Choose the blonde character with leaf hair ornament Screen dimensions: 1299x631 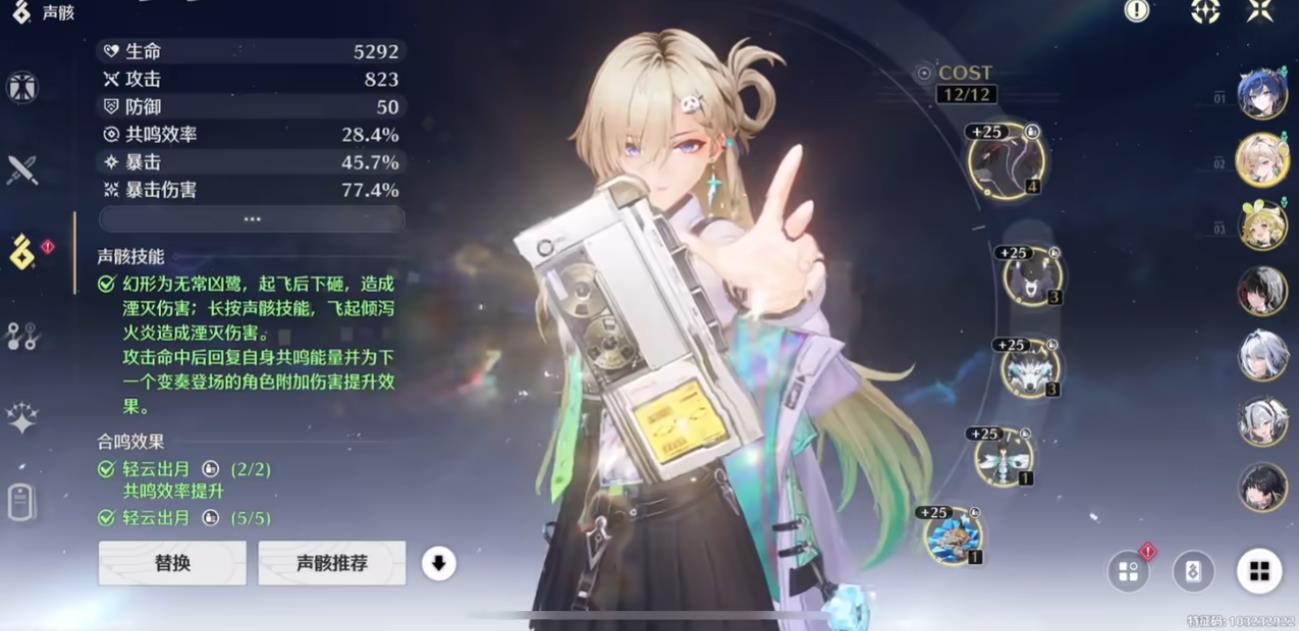click(x=1262, y=225)
